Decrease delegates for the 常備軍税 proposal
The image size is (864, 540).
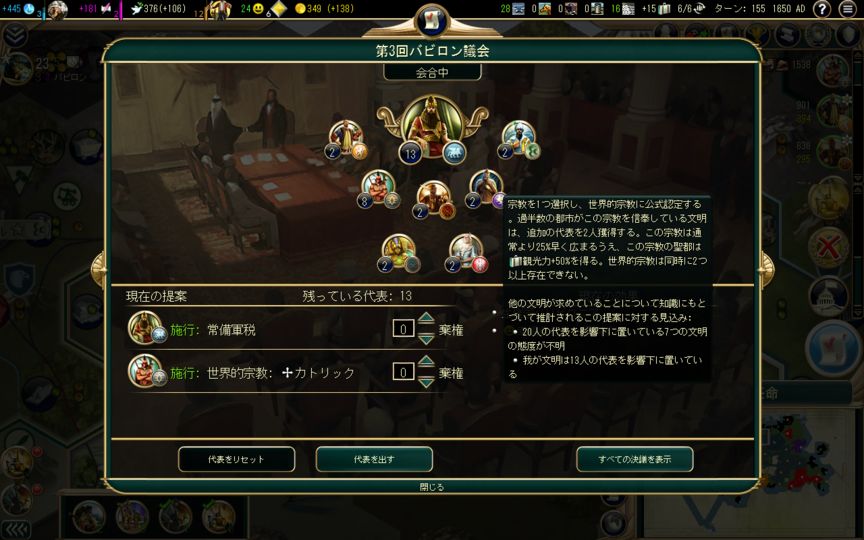pos(426,338)
